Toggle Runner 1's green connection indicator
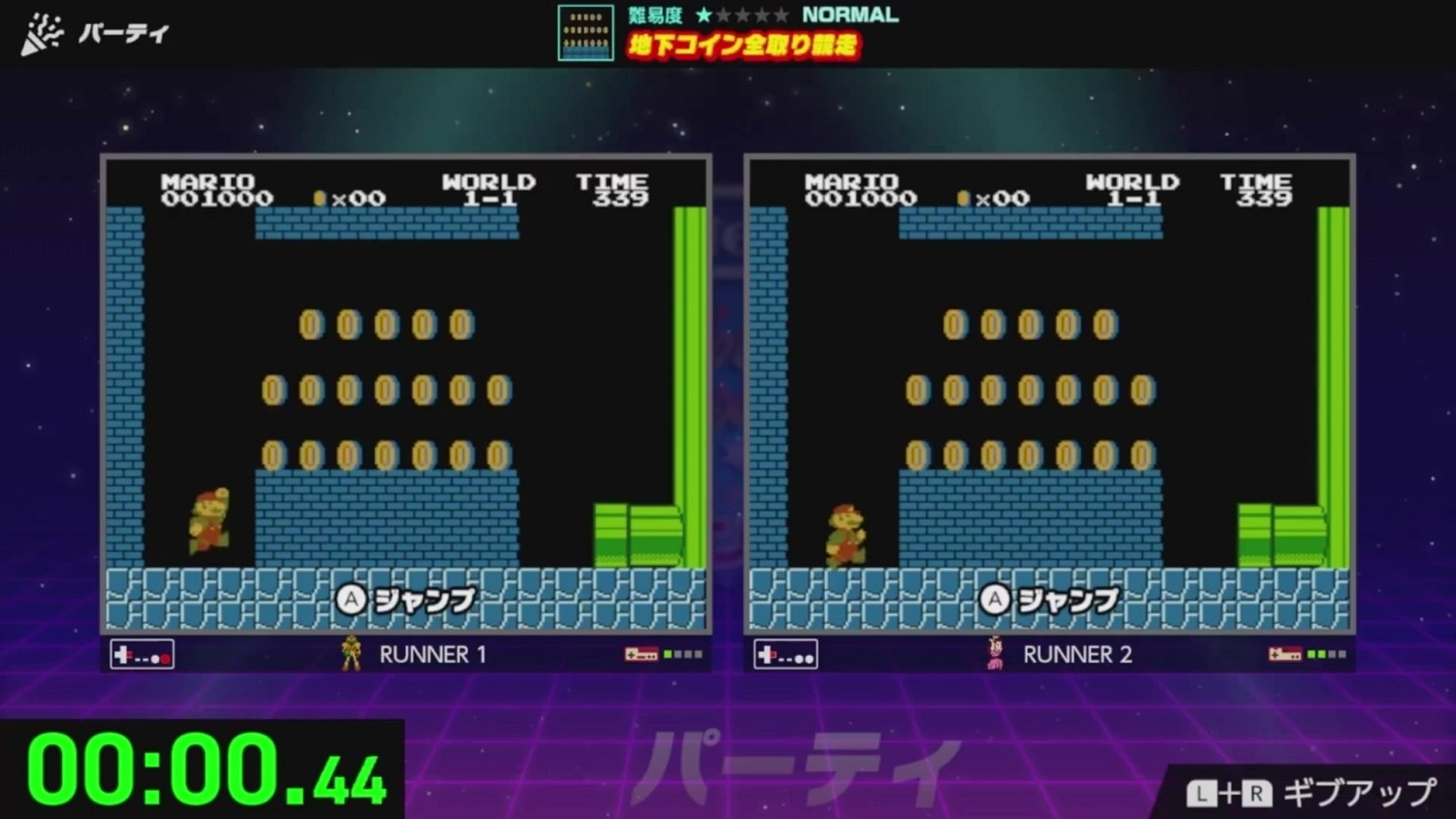 666,653
